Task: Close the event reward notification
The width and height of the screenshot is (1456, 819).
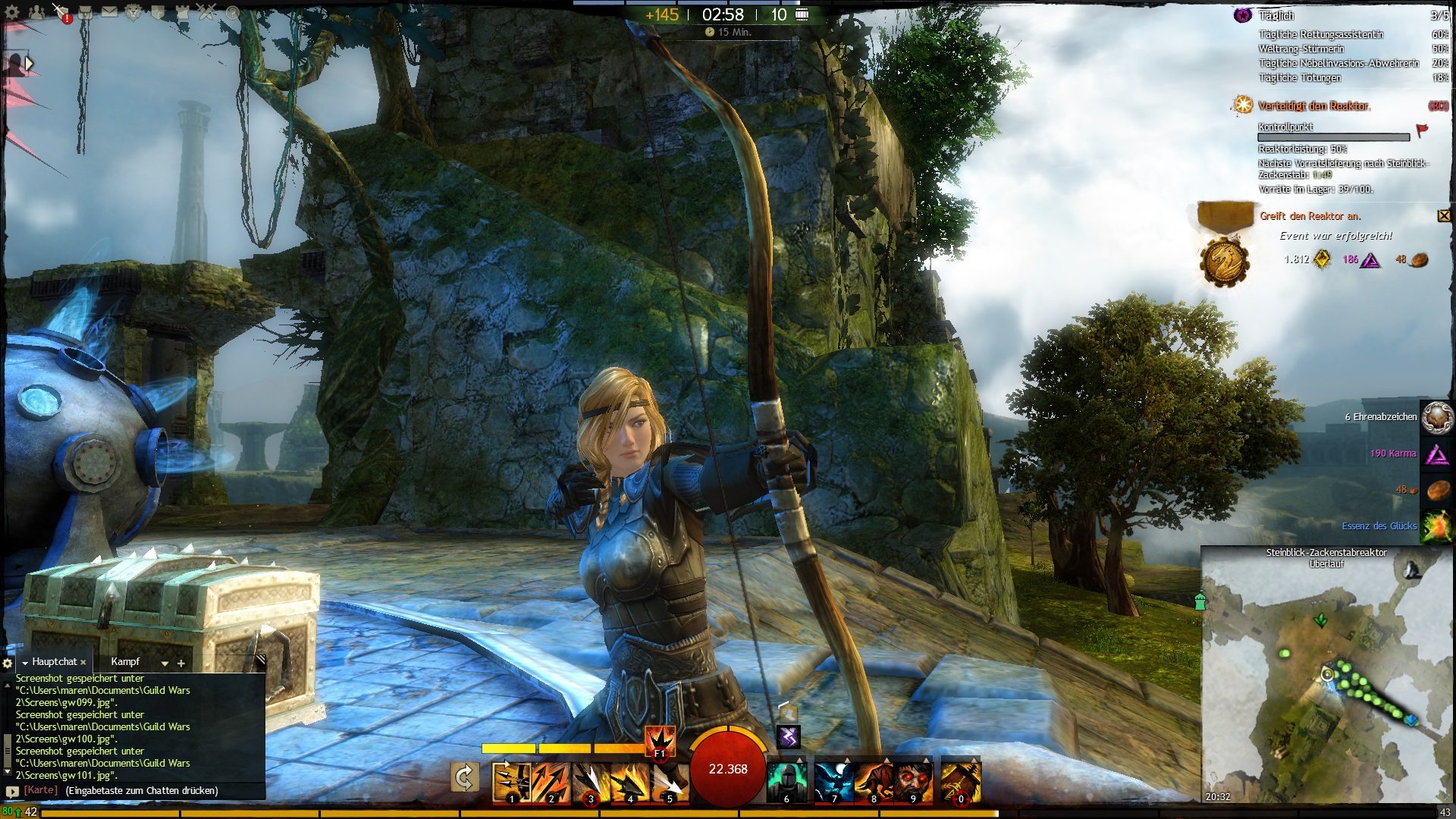Action: tap(1443, 216)
